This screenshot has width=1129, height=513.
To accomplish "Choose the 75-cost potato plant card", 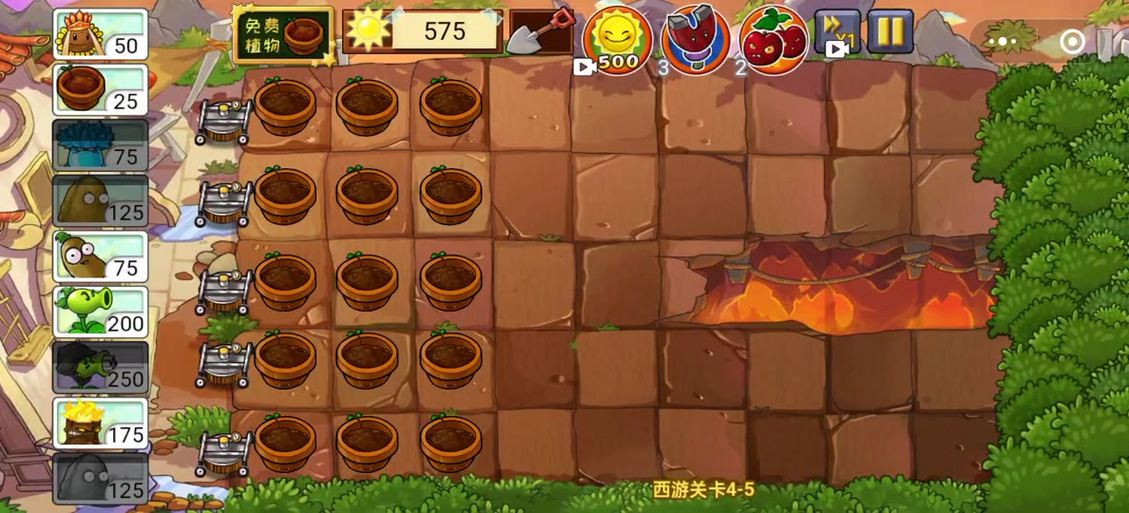I will (100, 257).
